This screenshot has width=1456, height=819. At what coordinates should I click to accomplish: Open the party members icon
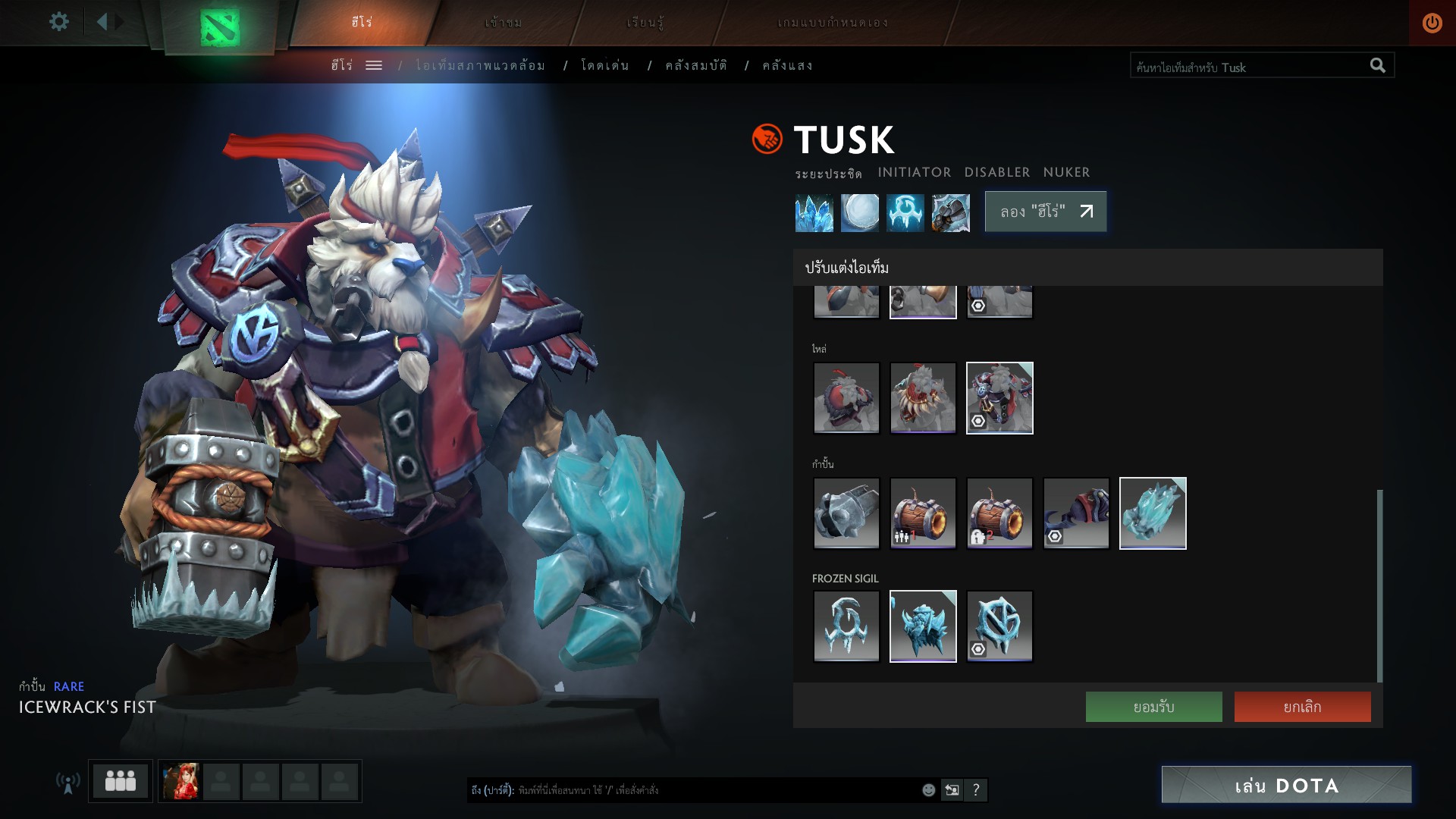click(x=120, y=780)
